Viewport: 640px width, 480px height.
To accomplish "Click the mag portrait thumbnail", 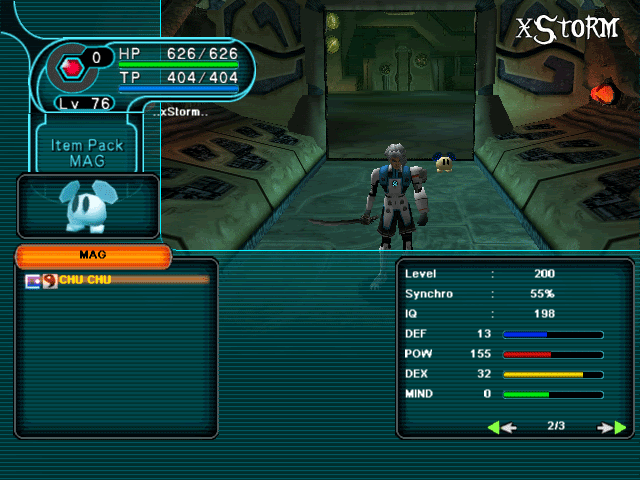I will (x=87, y=205).
